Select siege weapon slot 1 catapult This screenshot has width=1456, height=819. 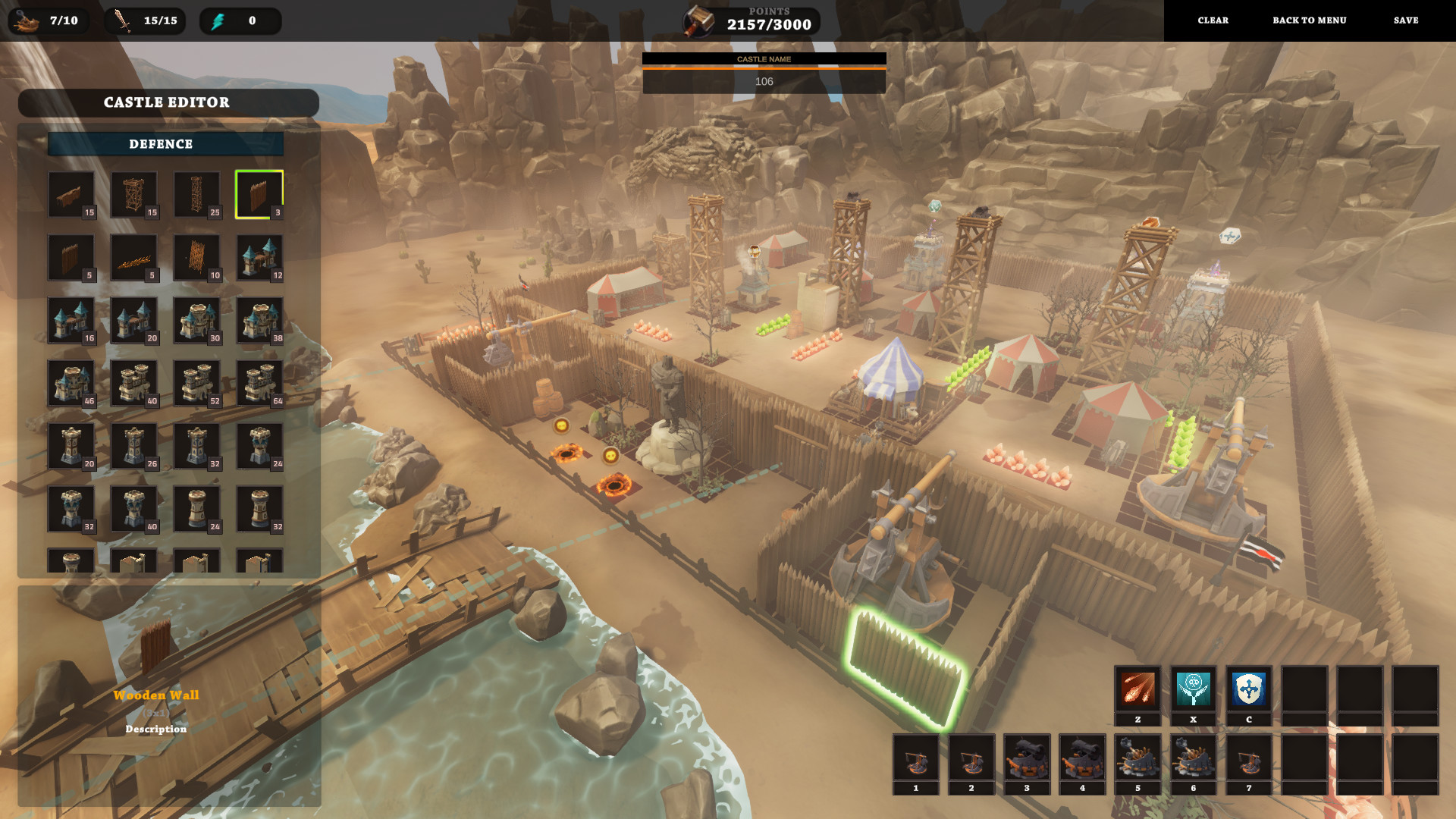click(915, 758)
